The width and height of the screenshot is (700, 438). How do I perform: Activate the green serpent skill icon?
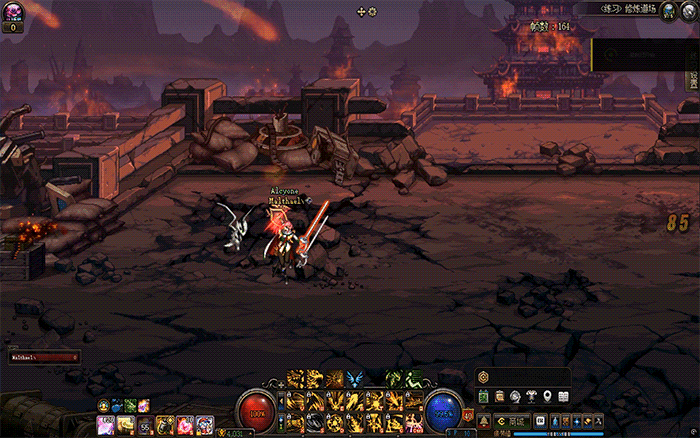[x=394, y=378]
